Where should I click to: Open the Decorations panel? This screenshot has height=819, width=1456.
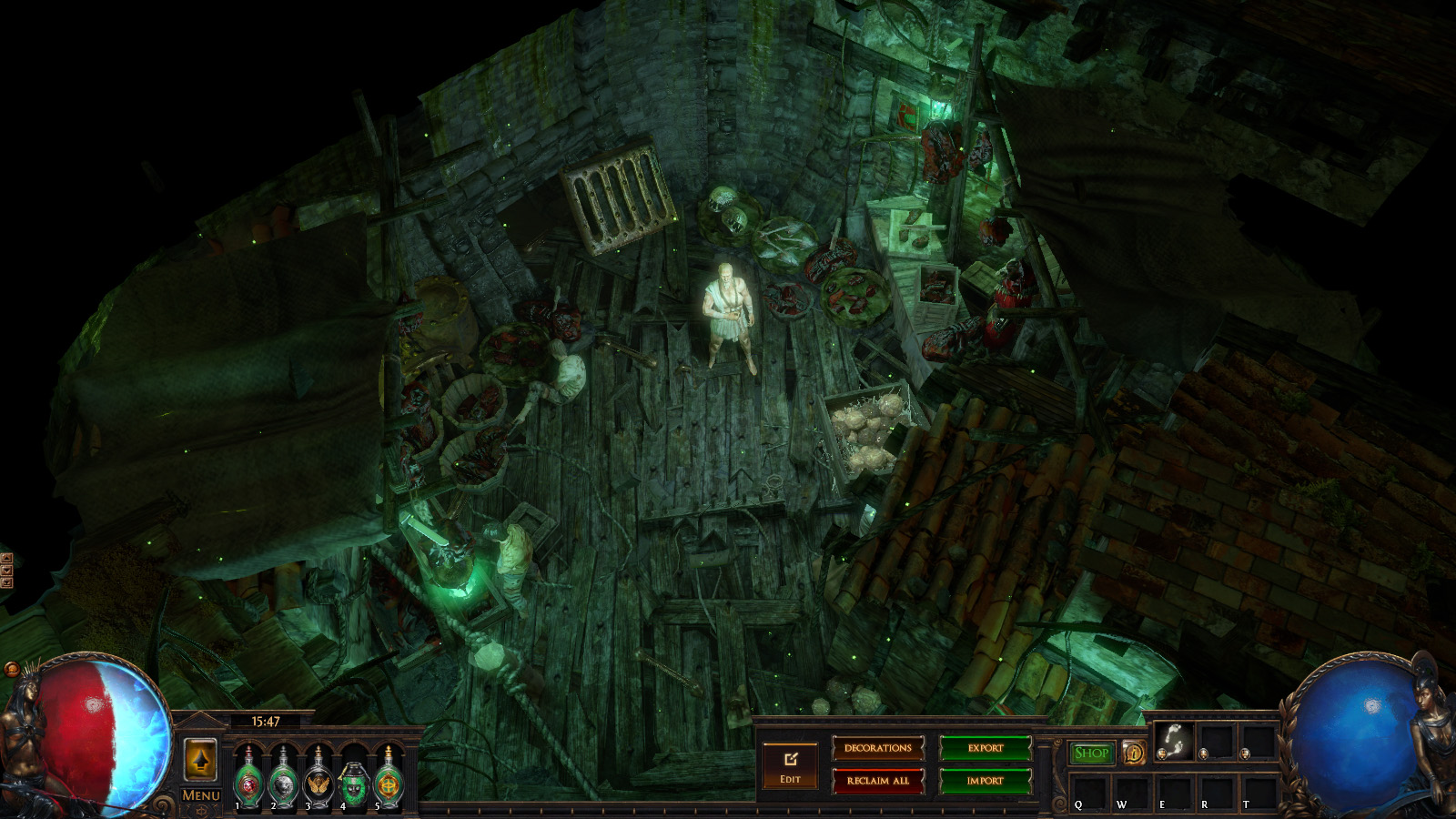click(877, 748)
